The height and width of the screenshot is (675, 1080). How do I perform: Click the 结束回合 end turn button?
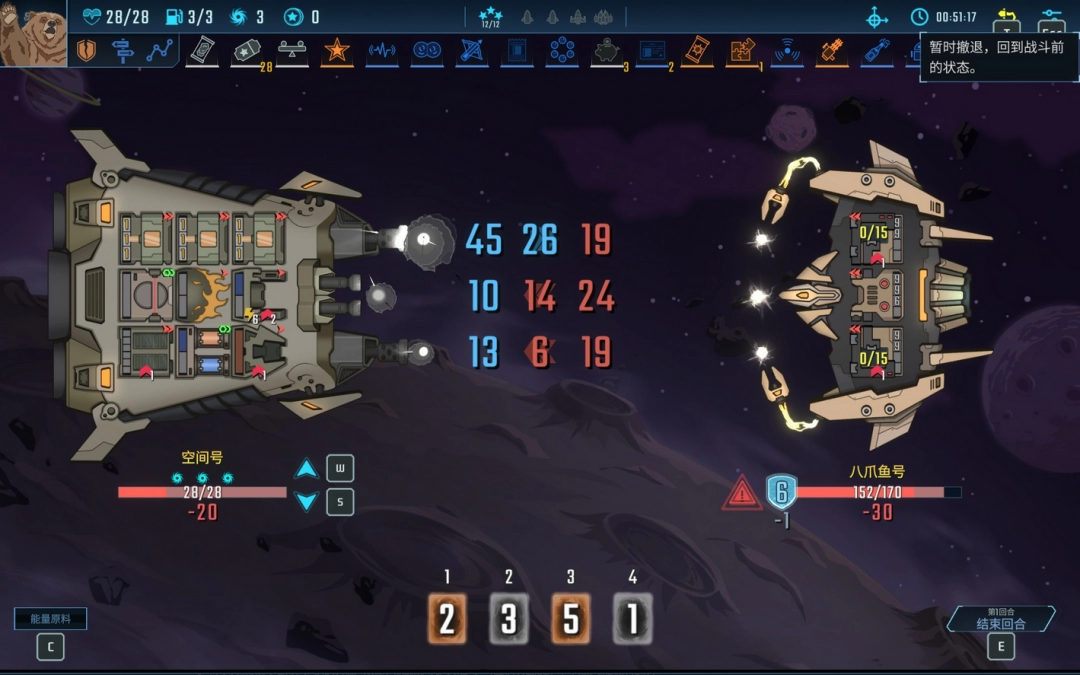pyautogui.click(x=1001, y=621)
